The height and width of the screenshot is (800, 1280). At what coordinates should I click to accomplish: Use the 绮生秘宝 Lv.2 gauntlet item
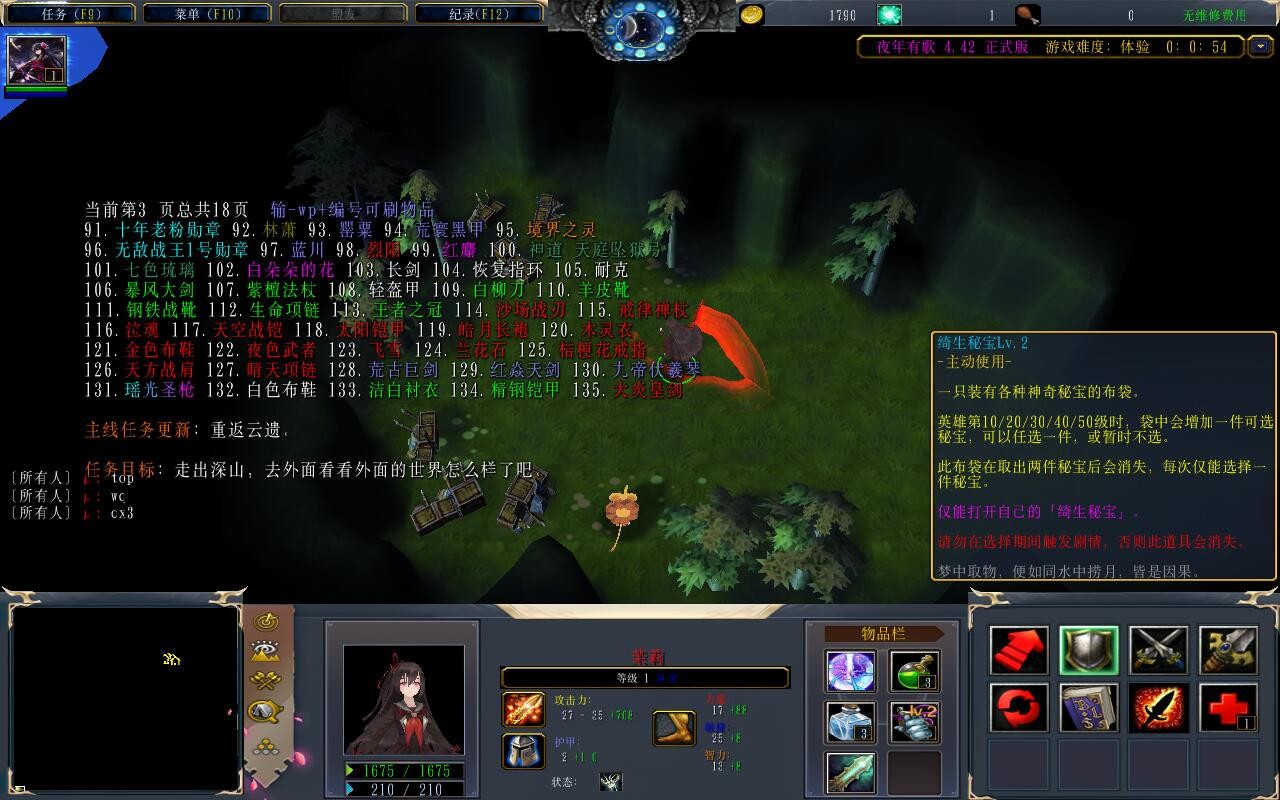click(x=914, y=722)
